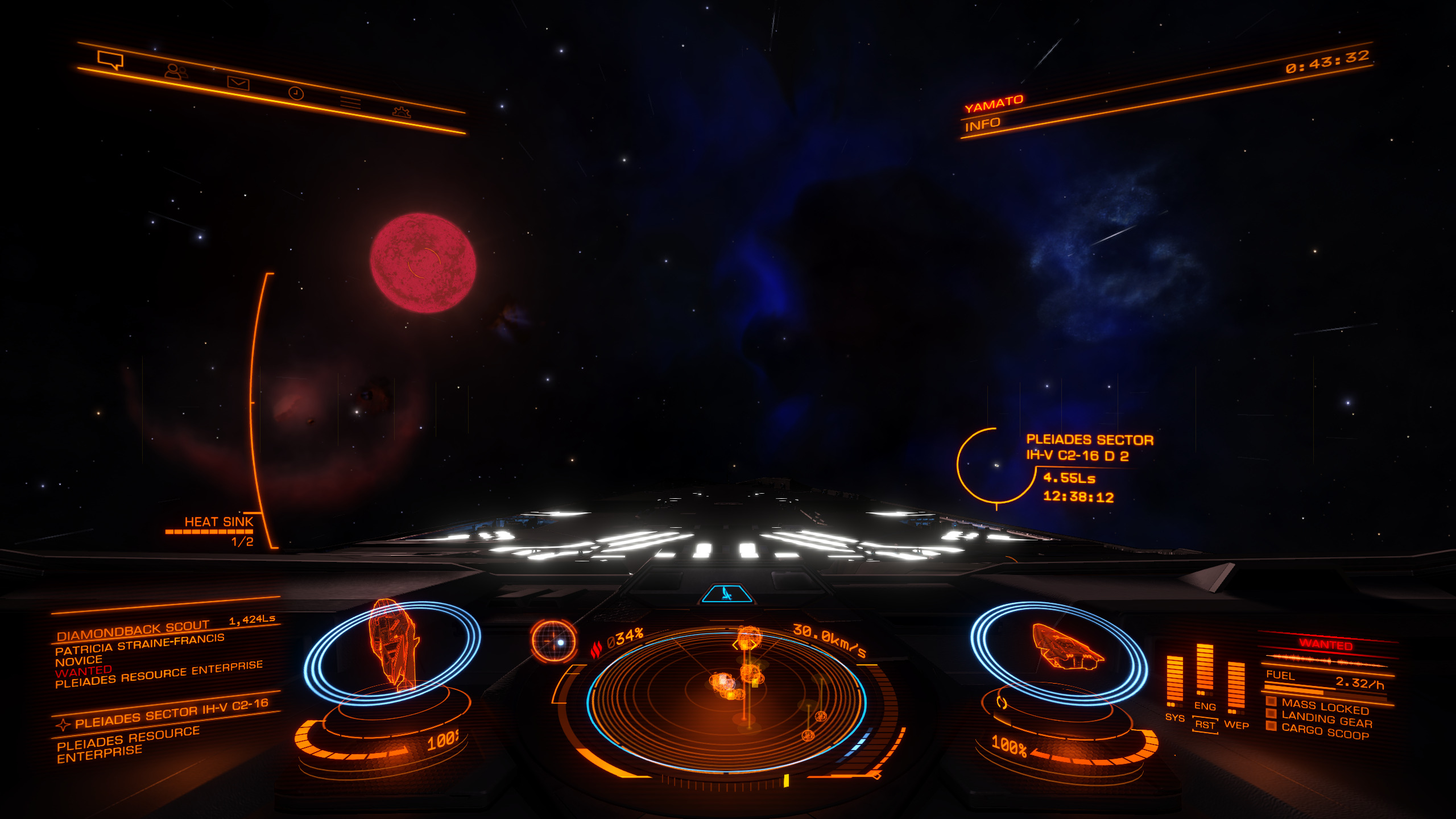Switch to the friends and wings tab

pos(176,72)
